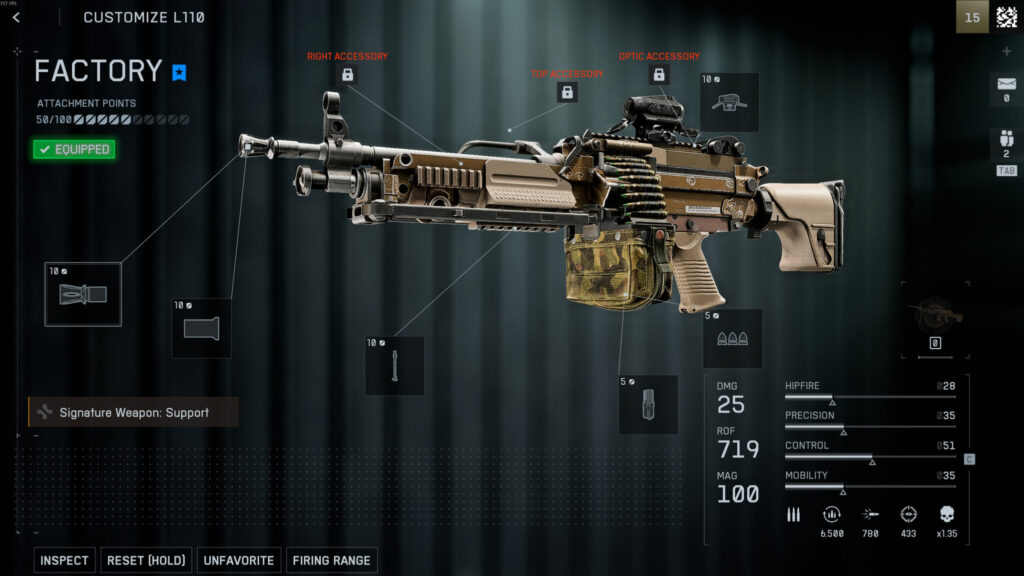This screenshot has height=576, width=1024.
Task: Select the barrel attachment slot
Action: (x=201, y=328)
